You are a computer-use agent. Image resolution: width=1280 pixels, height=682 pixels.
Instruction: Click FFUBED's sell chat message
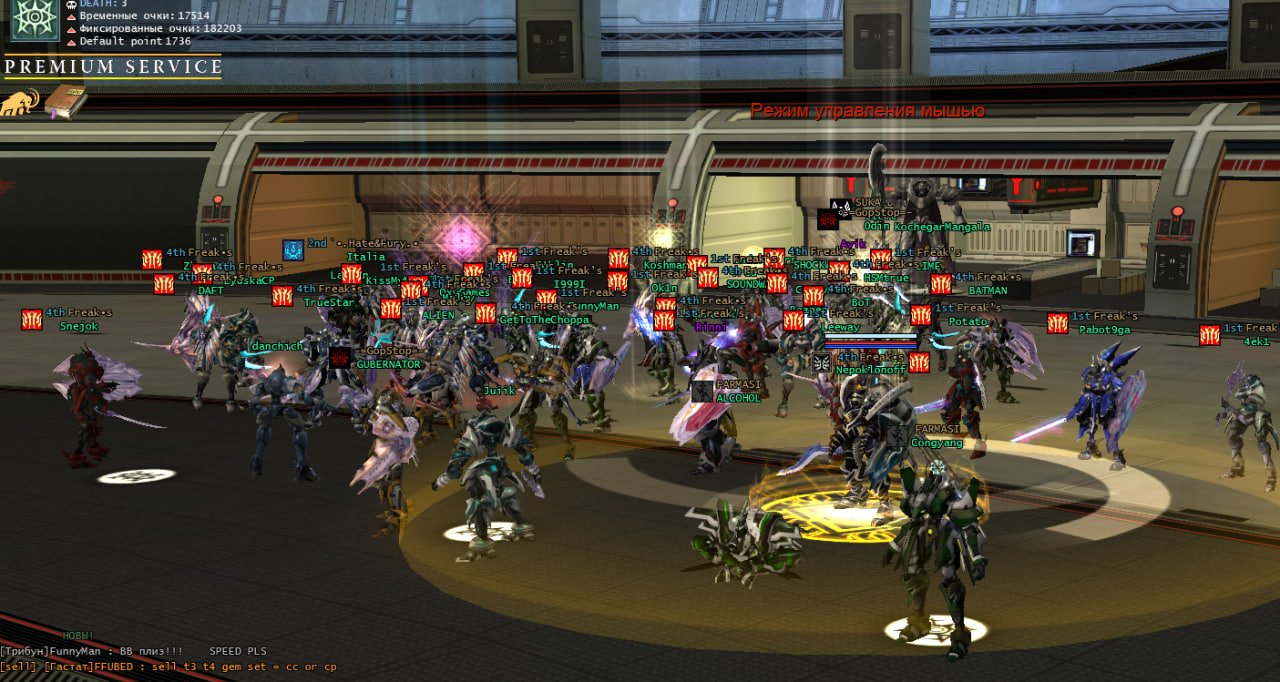click(168, 667)
